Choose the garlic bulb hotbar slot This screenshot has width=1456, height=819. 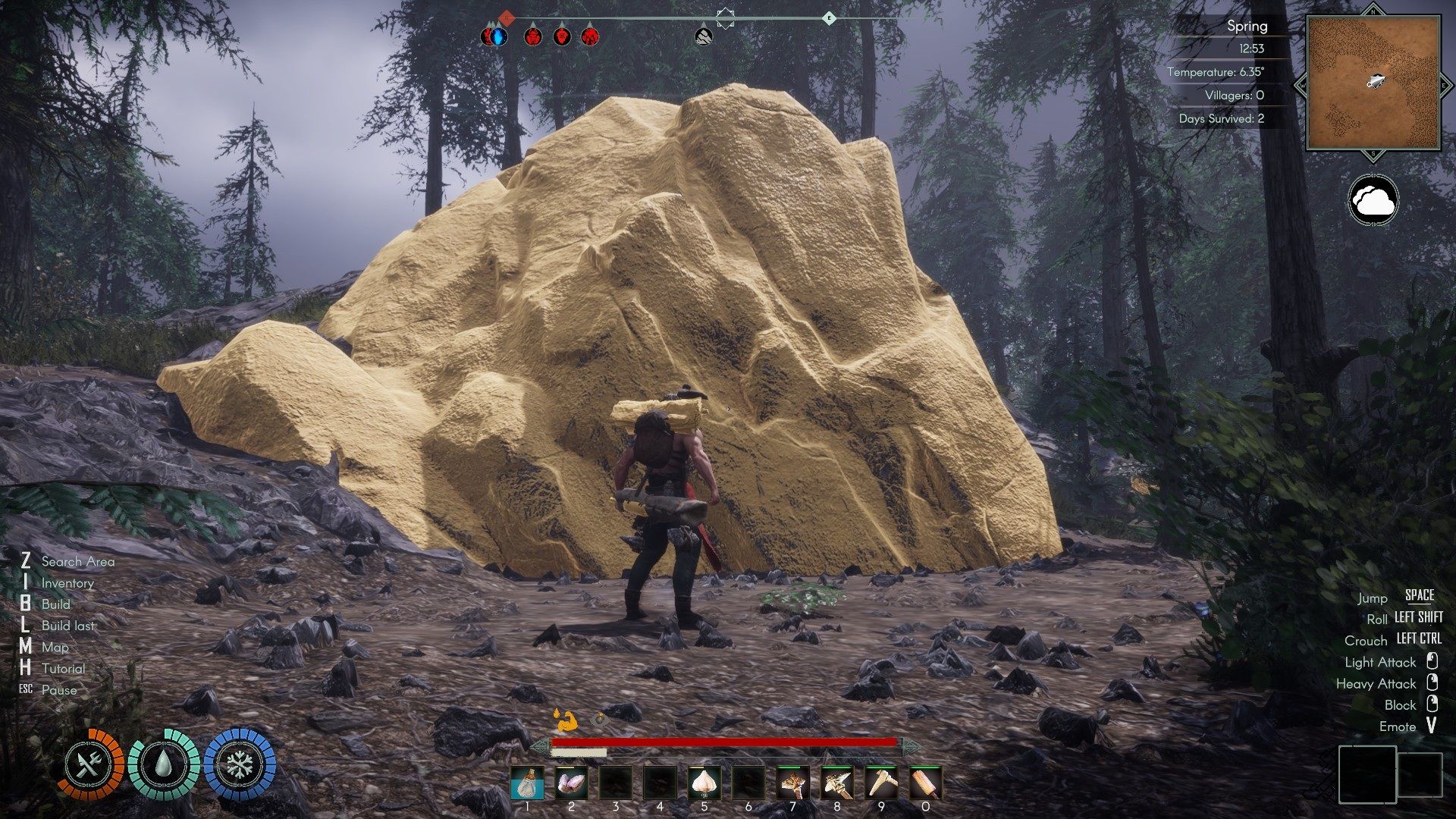(x=704, y=783)
